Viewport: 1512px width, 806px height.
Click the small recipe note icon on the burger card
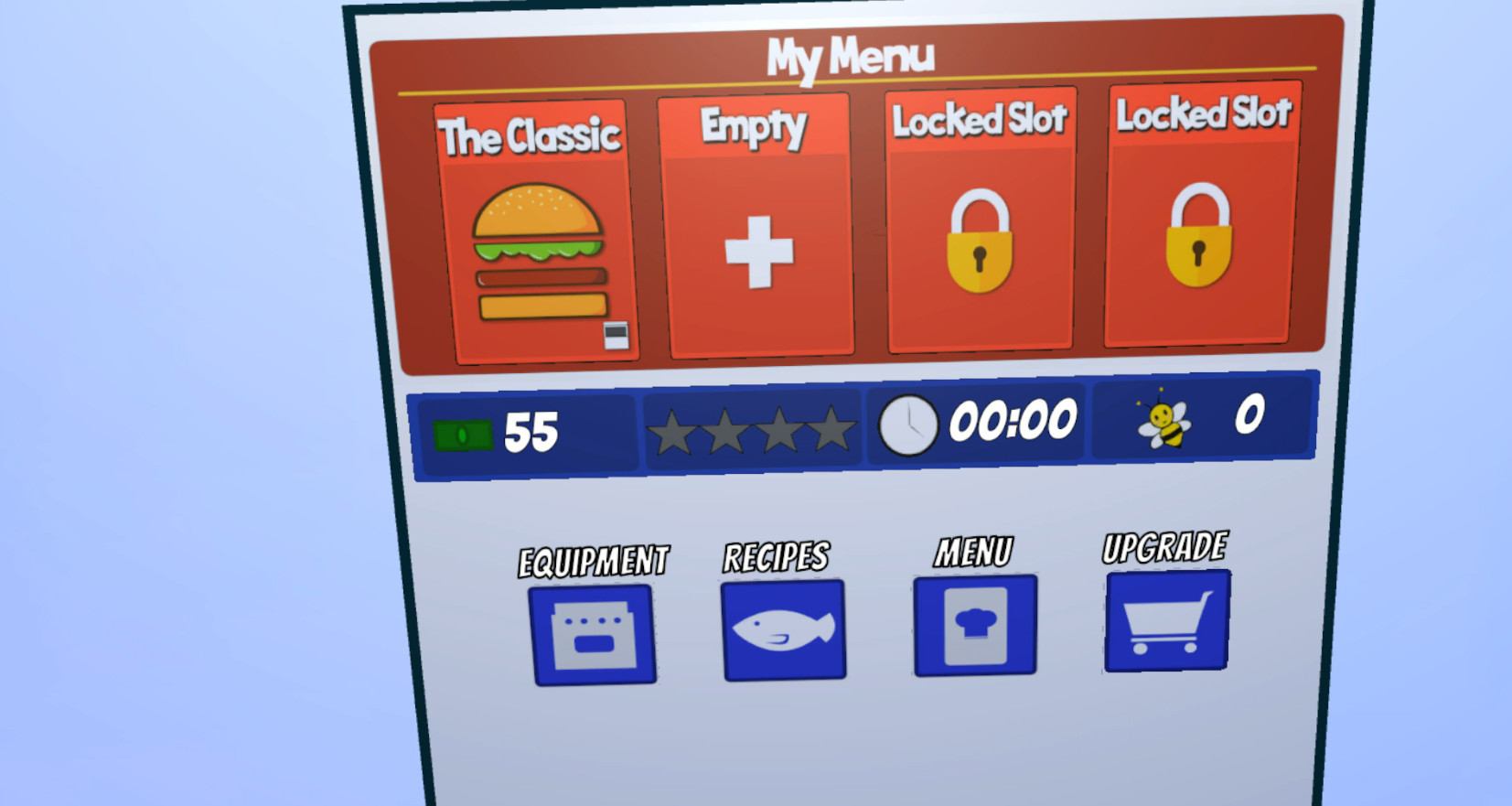point(615,334)
